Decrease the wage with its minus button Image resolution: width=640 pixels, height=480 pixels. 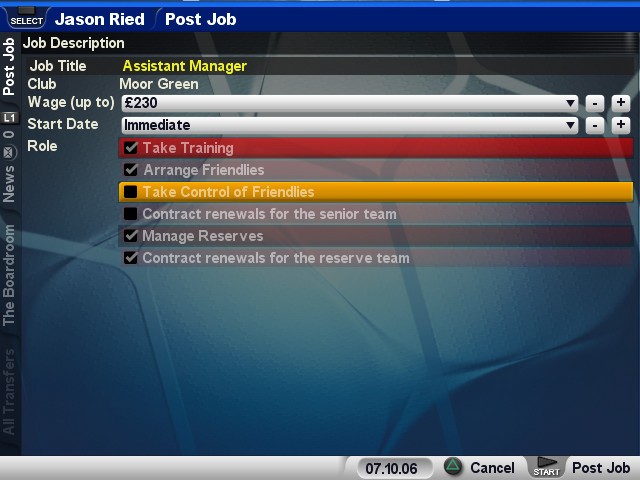(x=594, y=102)
